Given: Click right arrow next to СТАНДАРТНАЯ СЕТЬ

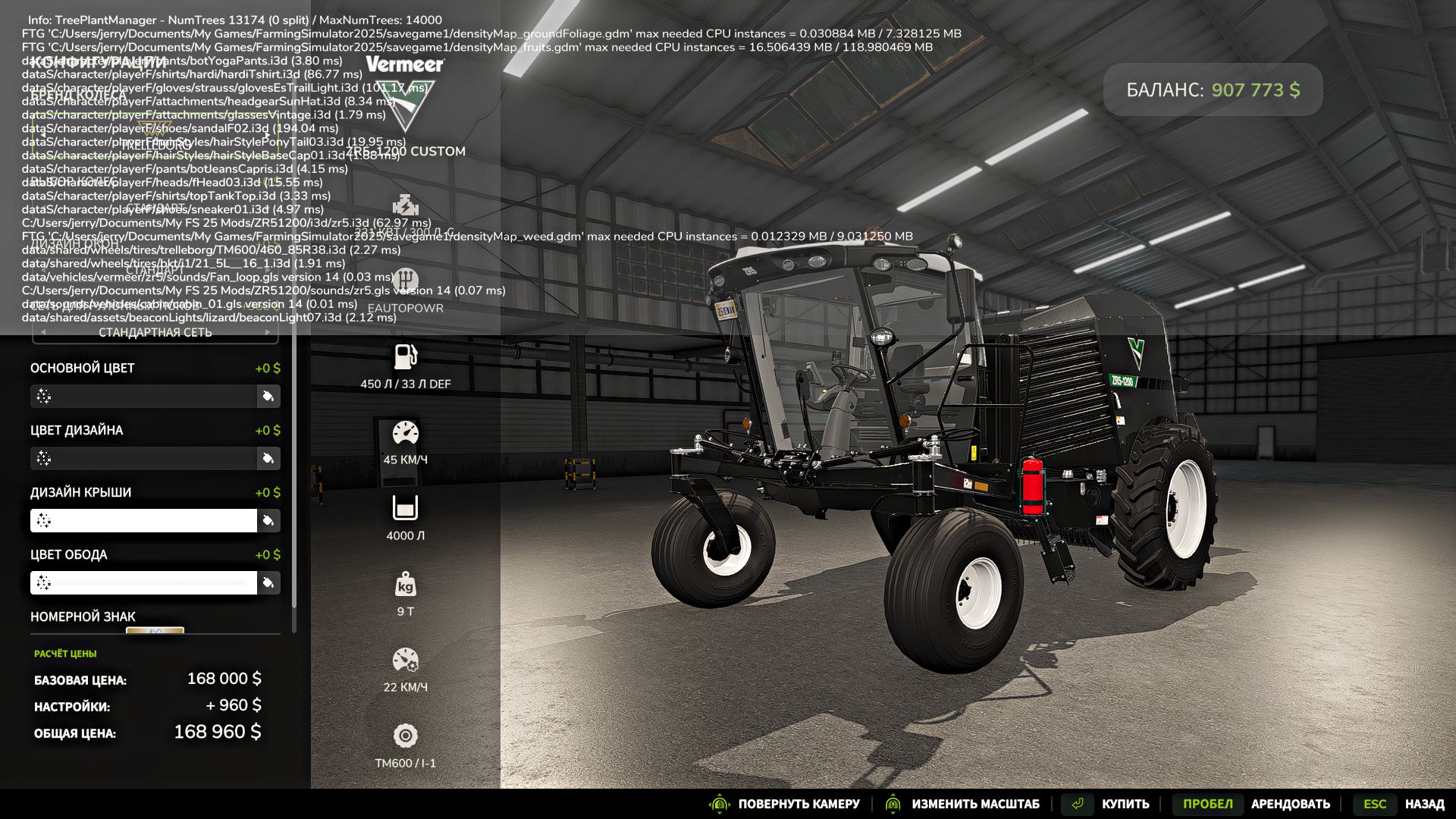Looking at the screenshot, I should pyautogui.click(x=268, y=332).
